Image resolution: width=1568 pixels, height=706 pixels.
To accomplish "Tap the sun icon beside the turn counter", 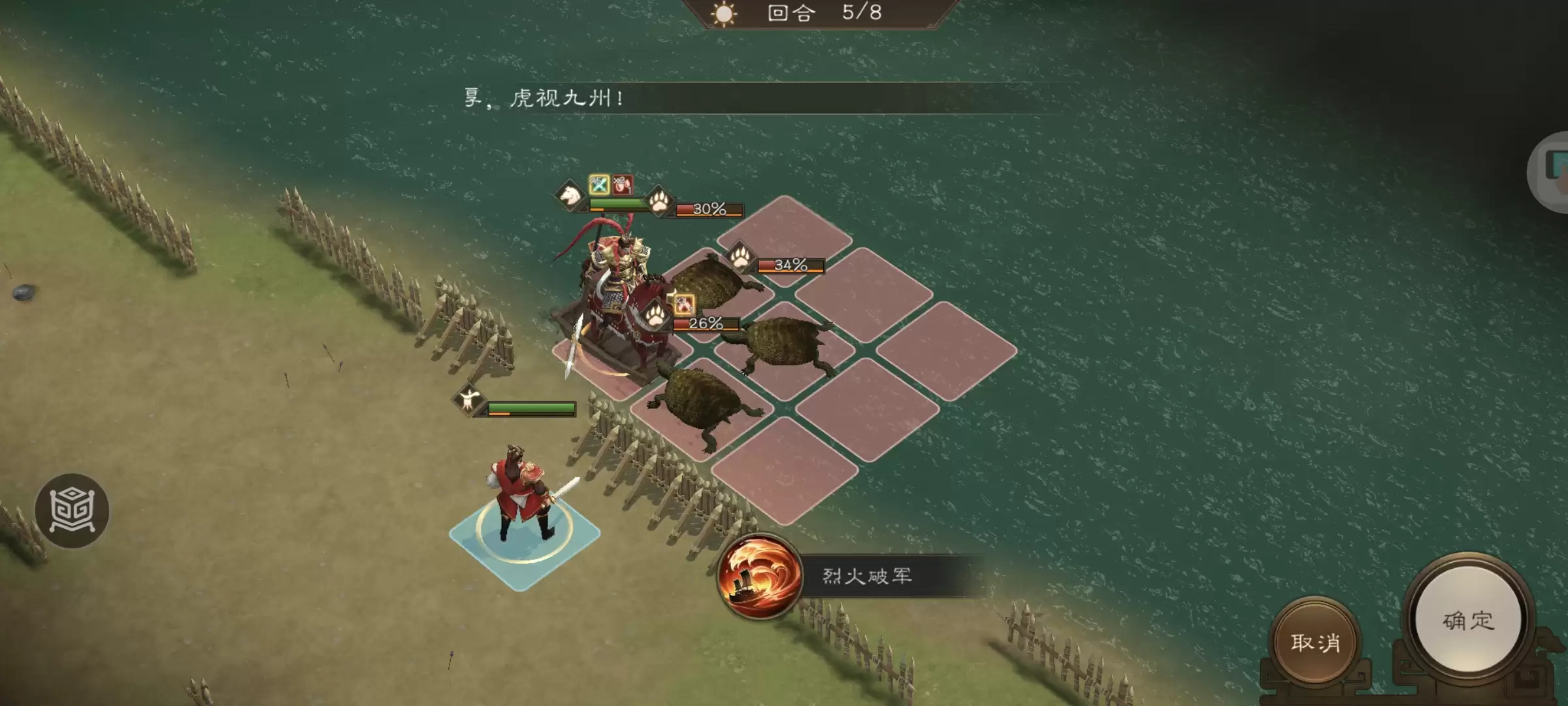I will (x=725, y=14).
